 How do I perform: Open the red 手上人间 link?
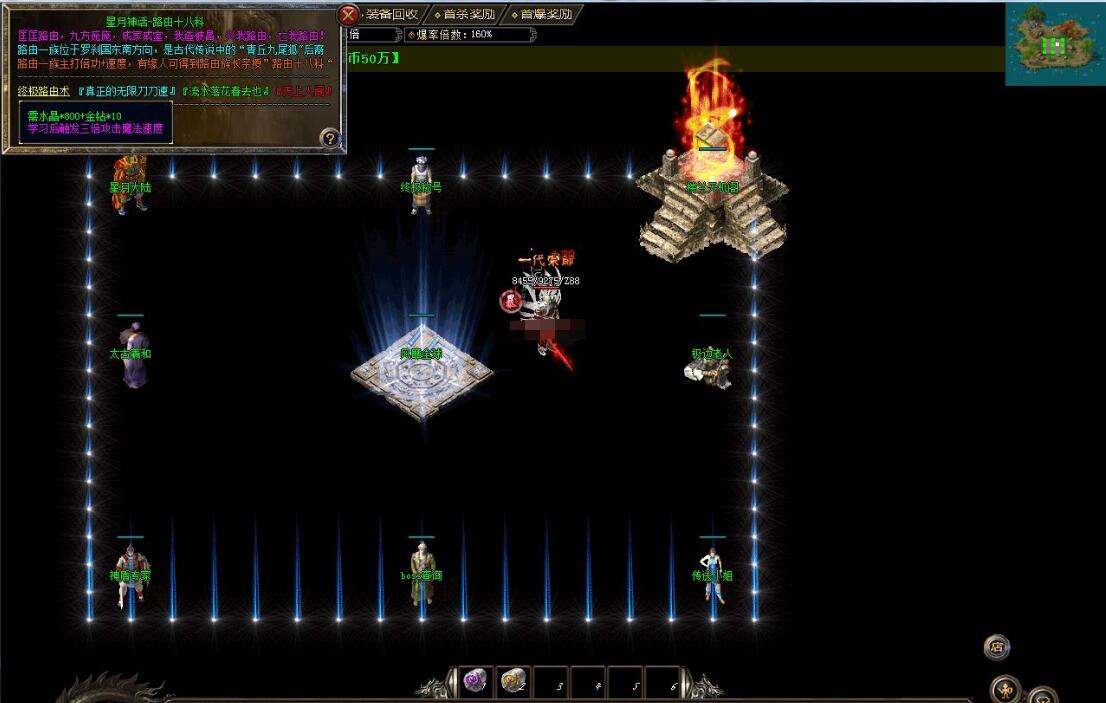click(x=305, y=91)
